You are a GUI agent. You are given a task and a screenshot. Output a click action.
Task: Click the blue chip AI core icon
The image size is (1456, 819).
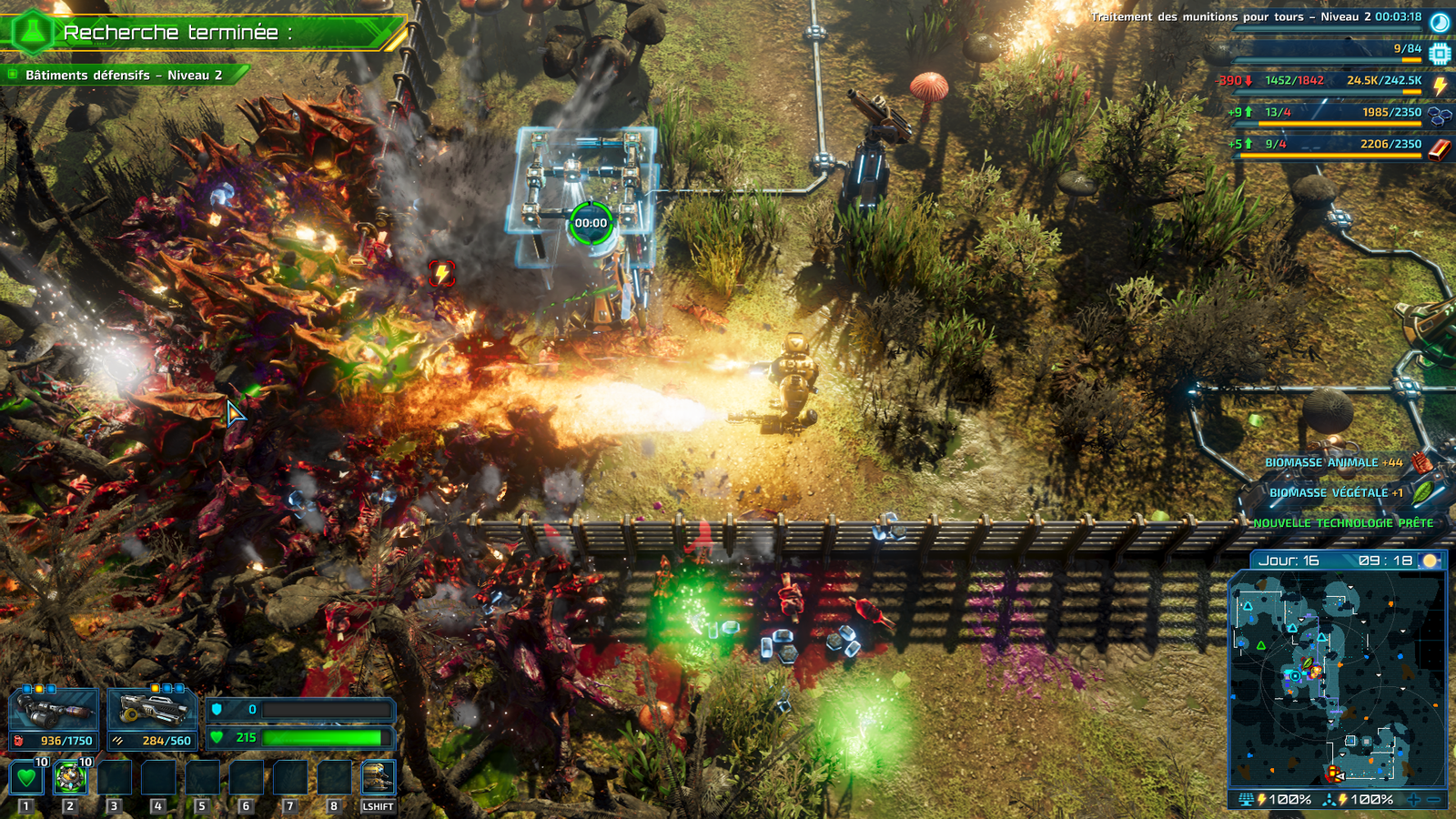[x=1439, y=53]
